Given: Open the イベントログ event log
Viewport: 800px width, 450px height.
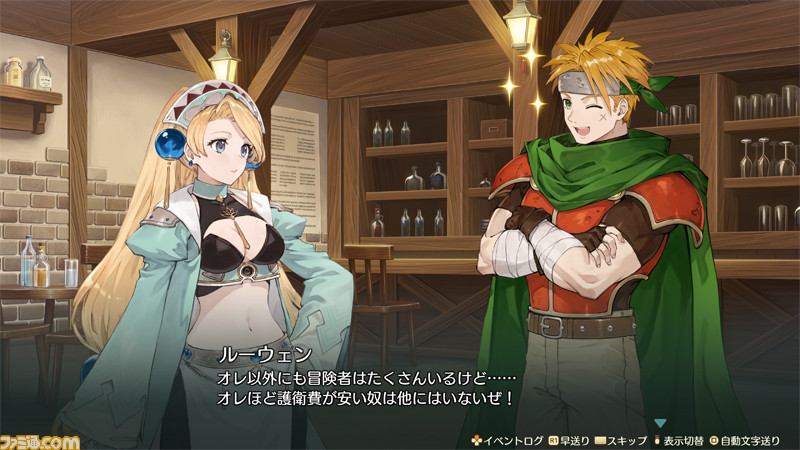Looking at the screenshot, I should coord(506,439).
